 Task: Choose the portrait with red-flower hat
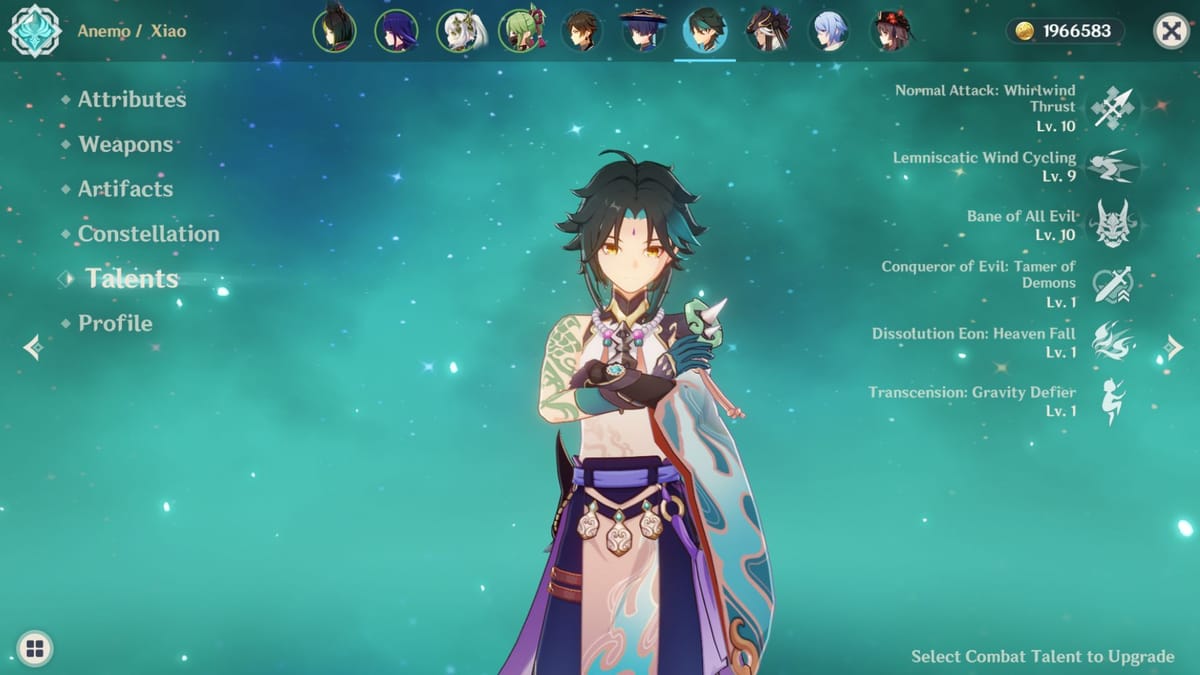pos(891,31)
